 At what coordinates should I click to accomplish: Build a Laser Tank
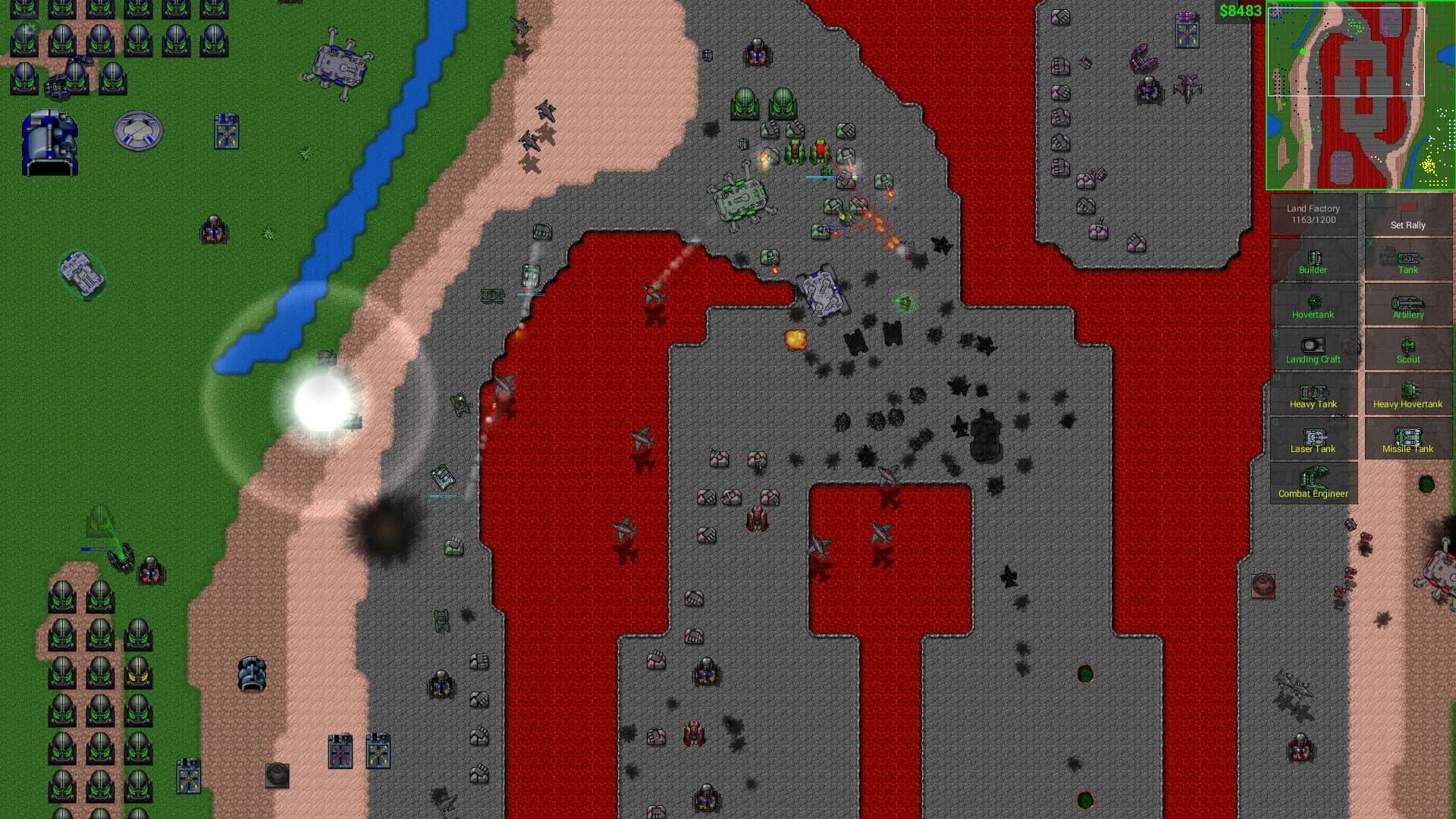coord(1314,438)
